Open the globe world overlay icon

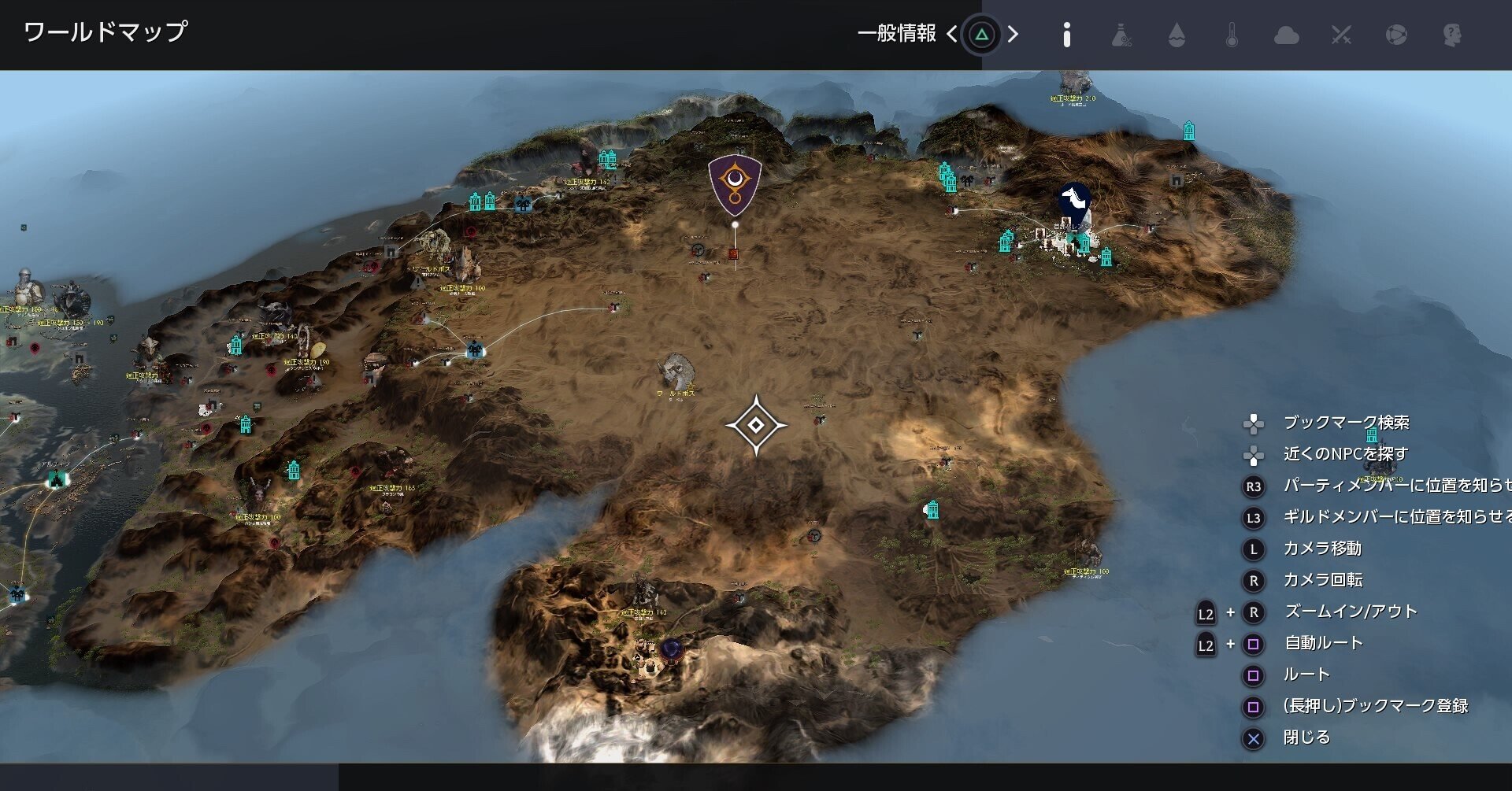tap(1398, 35)
